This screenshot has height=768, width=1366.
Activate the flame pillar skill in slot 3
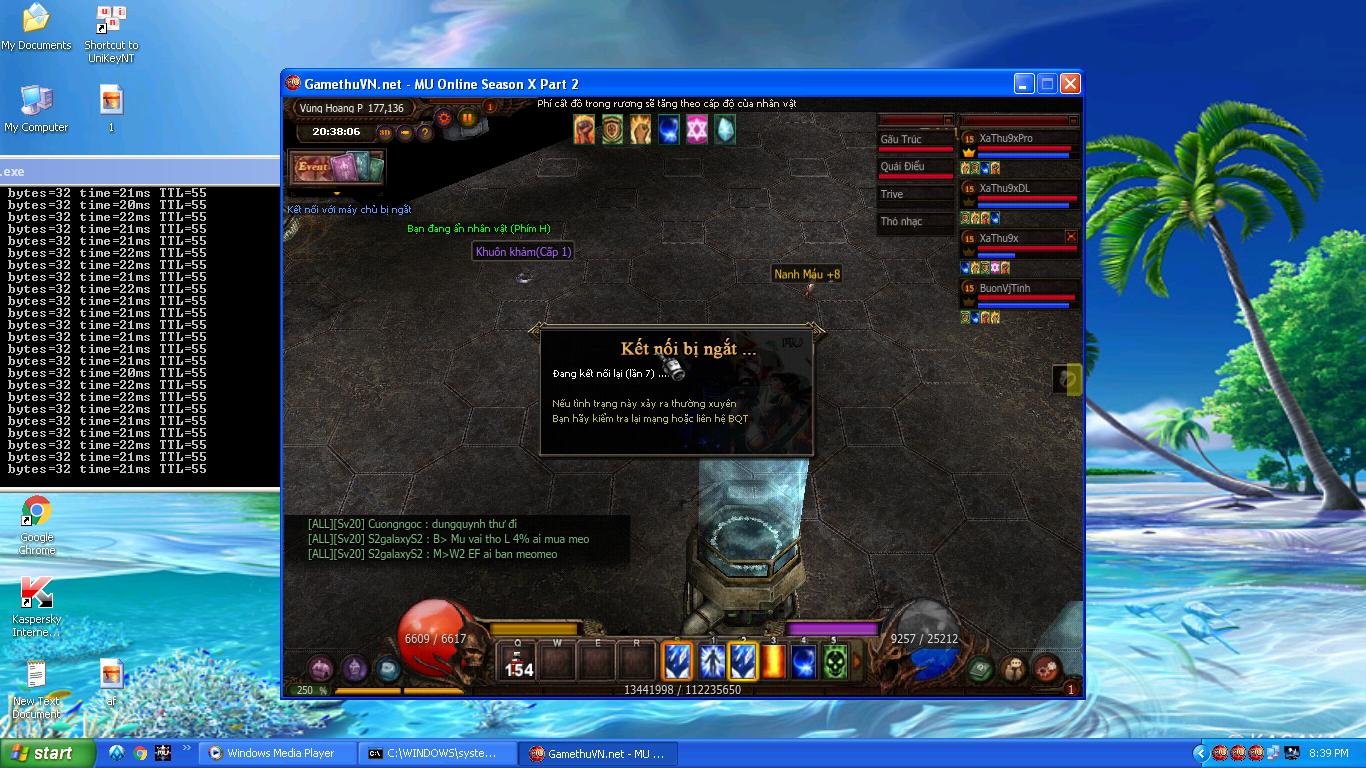click(773, 661)
